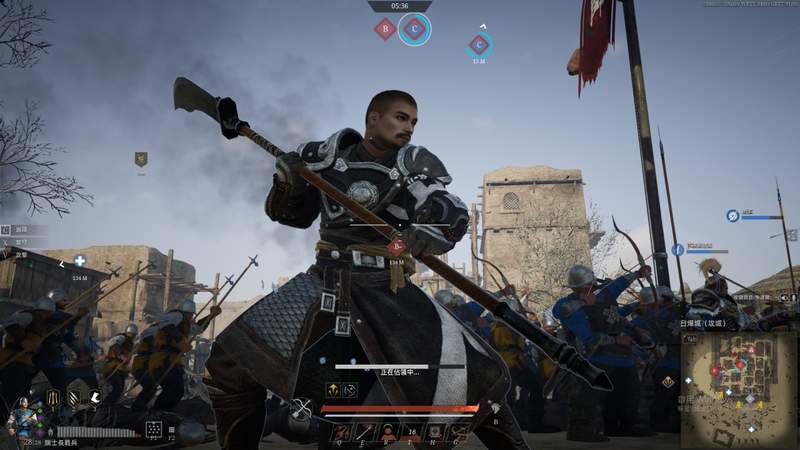Image resolution: width=800 pixels, height=450 pixels.
Task: Activate the spear thrust skill slot
Action: (x=363, y=432)
